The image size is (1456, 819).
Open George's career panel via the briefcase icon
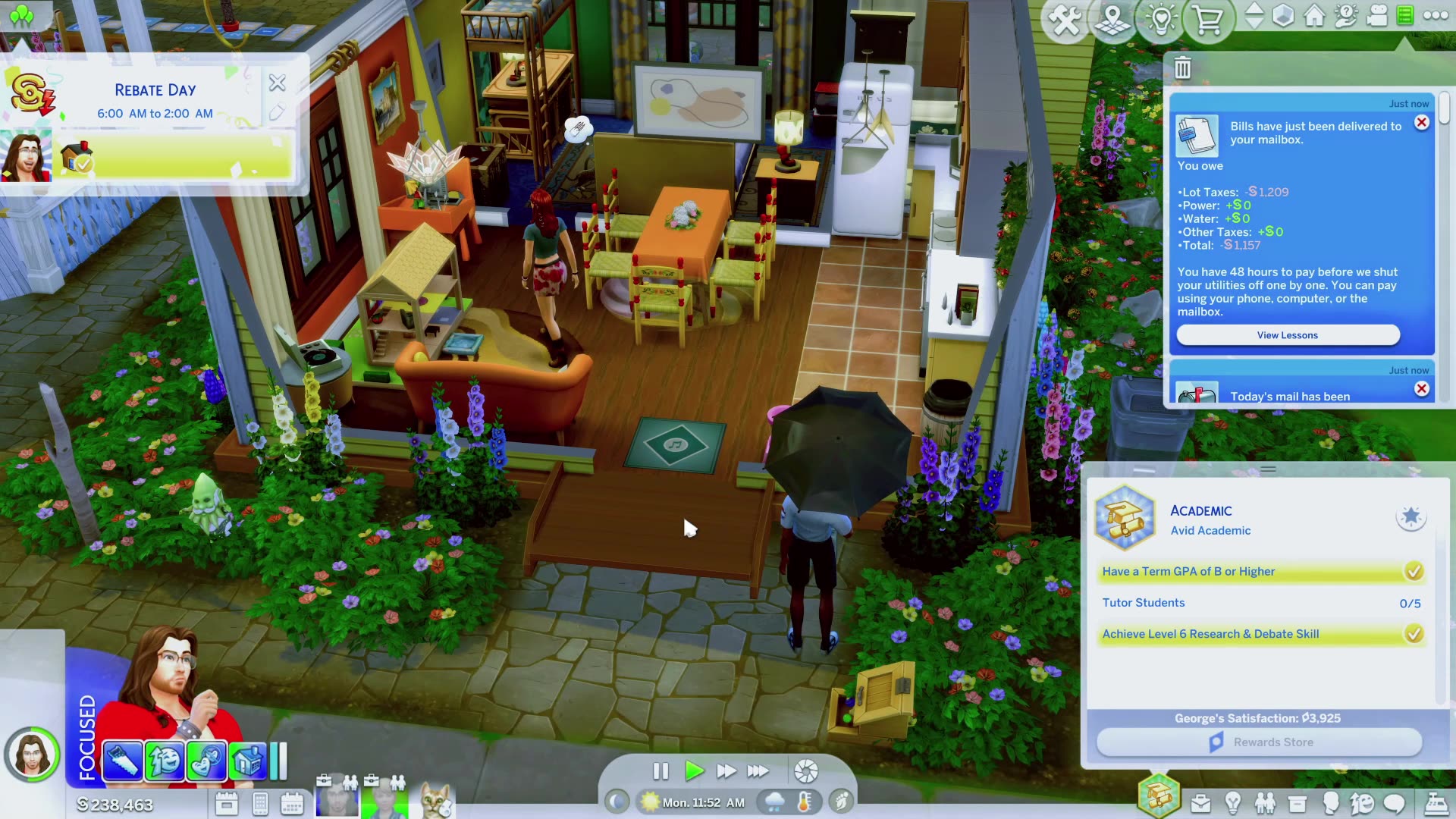pos(1201,802)
